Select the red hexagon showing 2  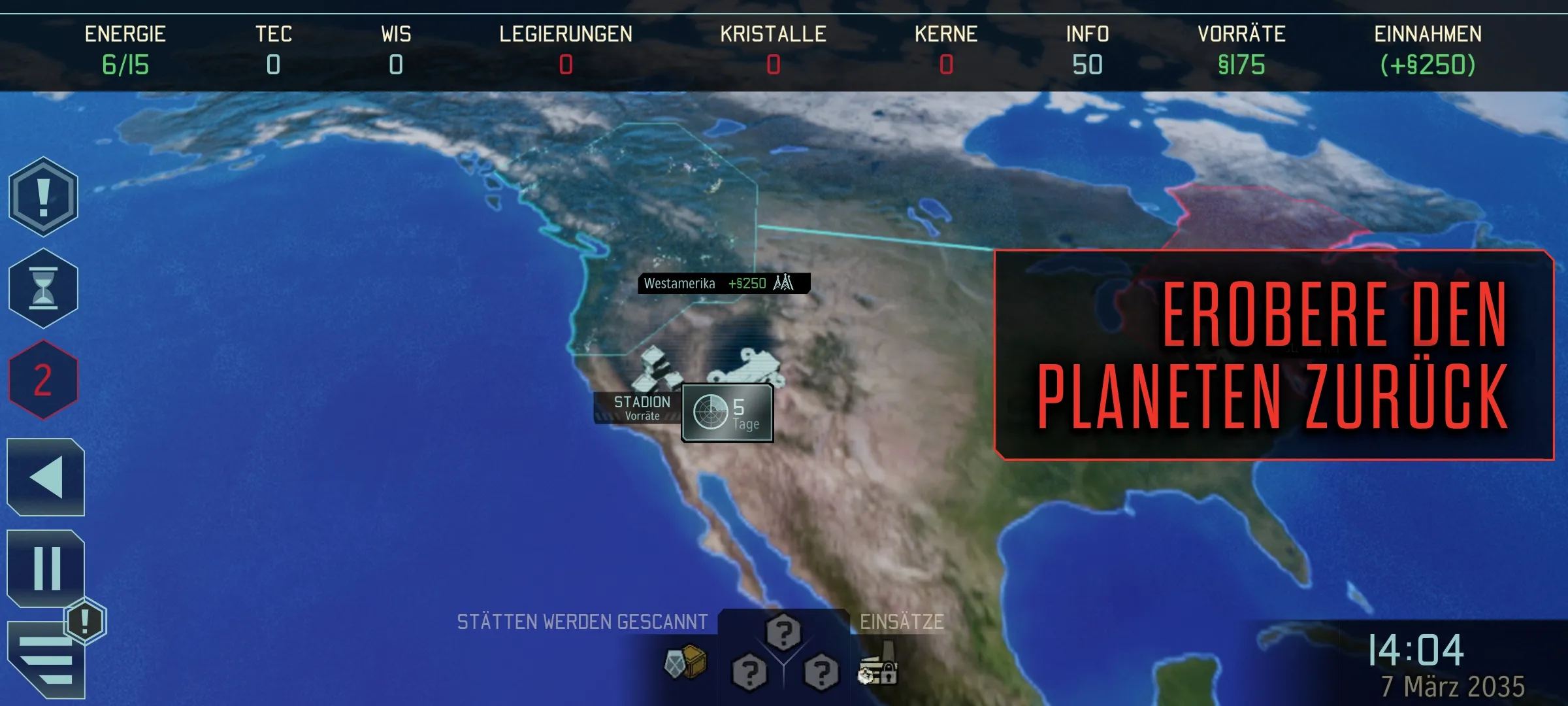pyautogui.click(x=43, y=380)
